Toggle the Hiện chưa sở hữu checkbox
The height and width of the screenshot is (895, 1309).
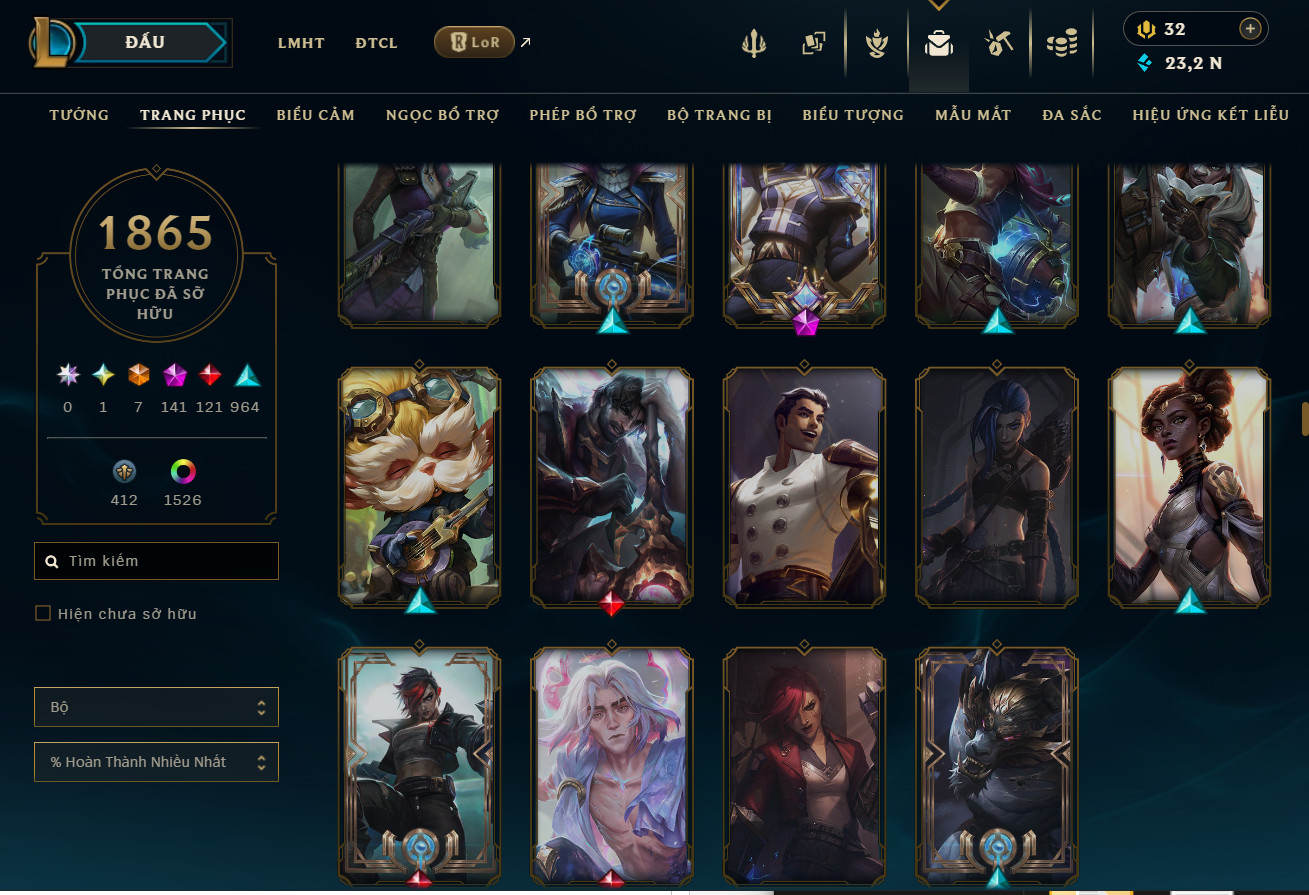[43, 613]
